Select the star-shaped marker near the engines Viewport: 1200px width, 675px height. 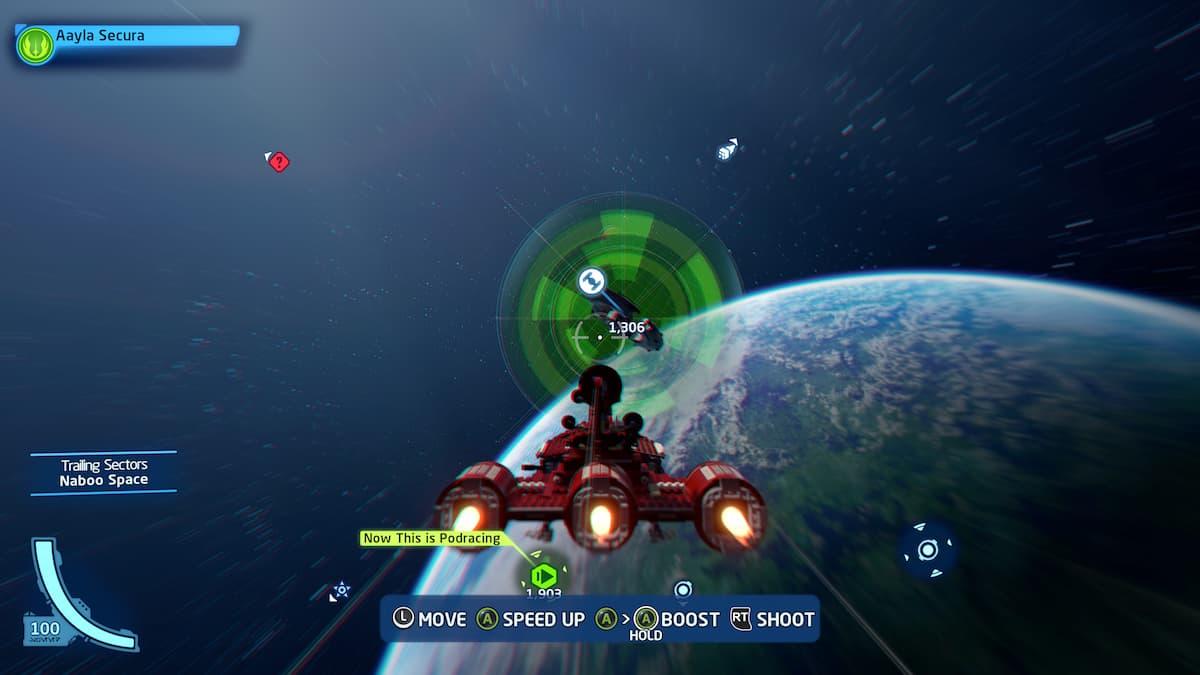342,590
